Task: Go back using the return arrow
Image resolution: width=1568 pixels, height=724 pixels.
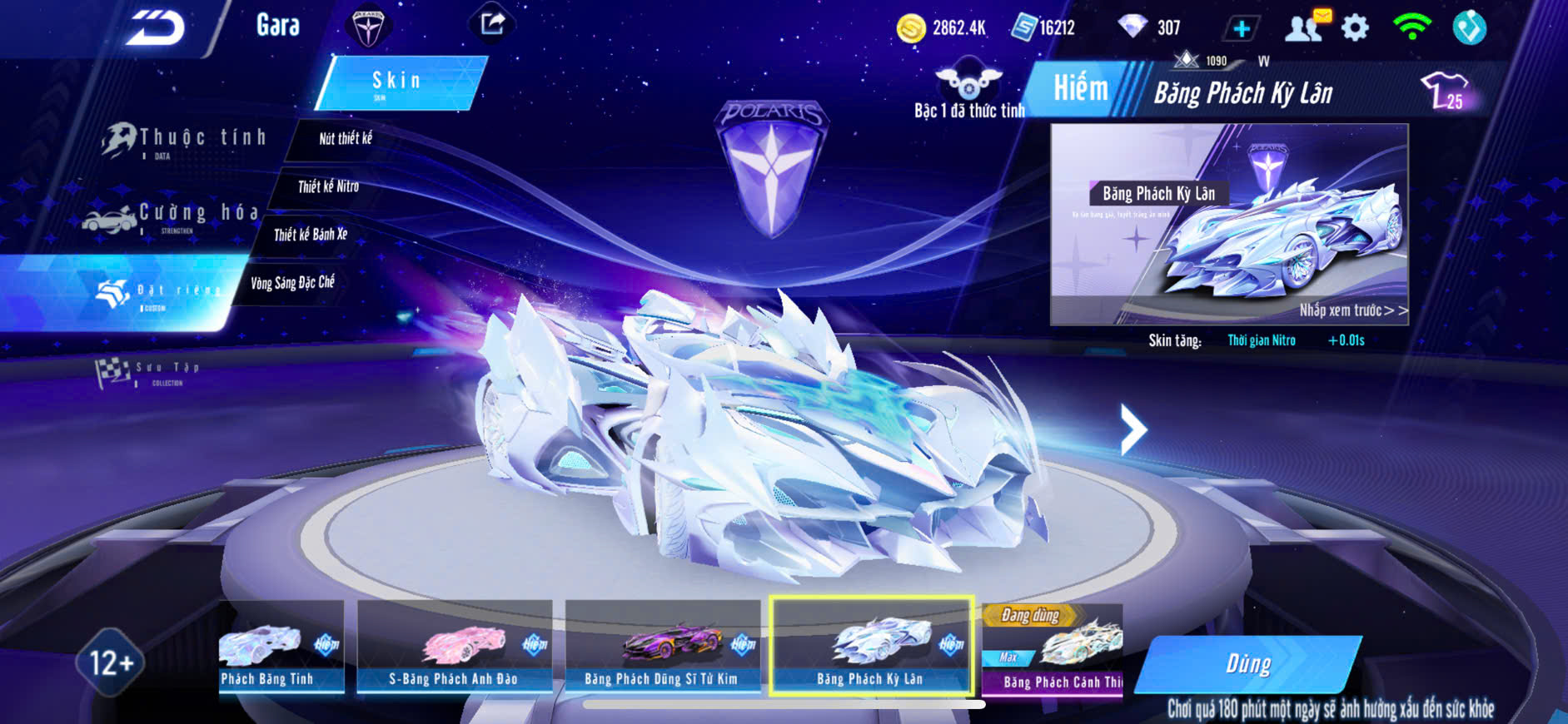Action: coord(155,28)
